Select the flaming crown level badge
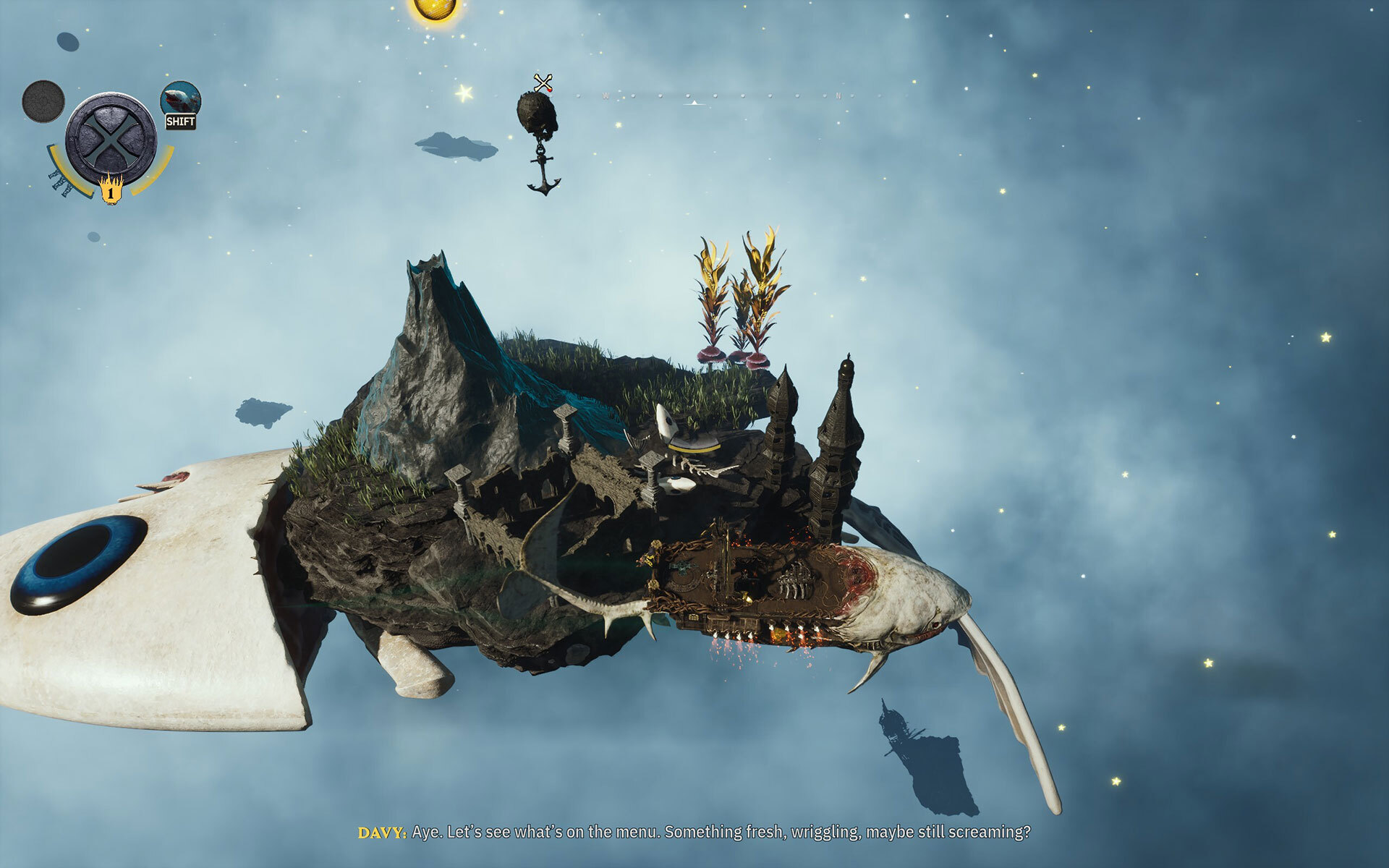 tap(111, 190)
